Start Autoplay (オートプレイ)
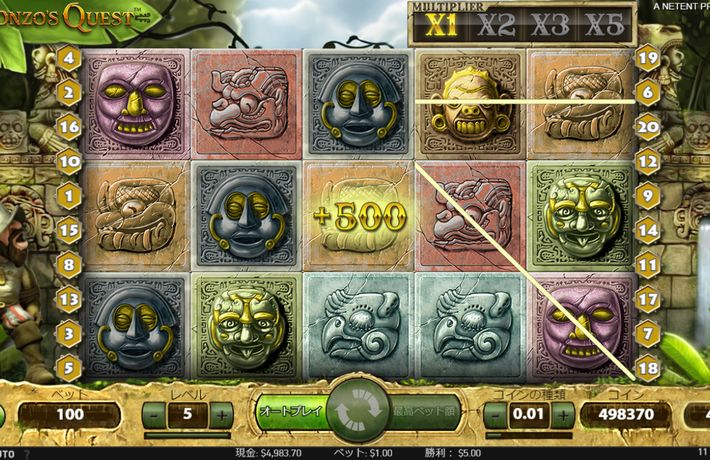The width and height of the screenshot is (710, 460). [291, 411]
